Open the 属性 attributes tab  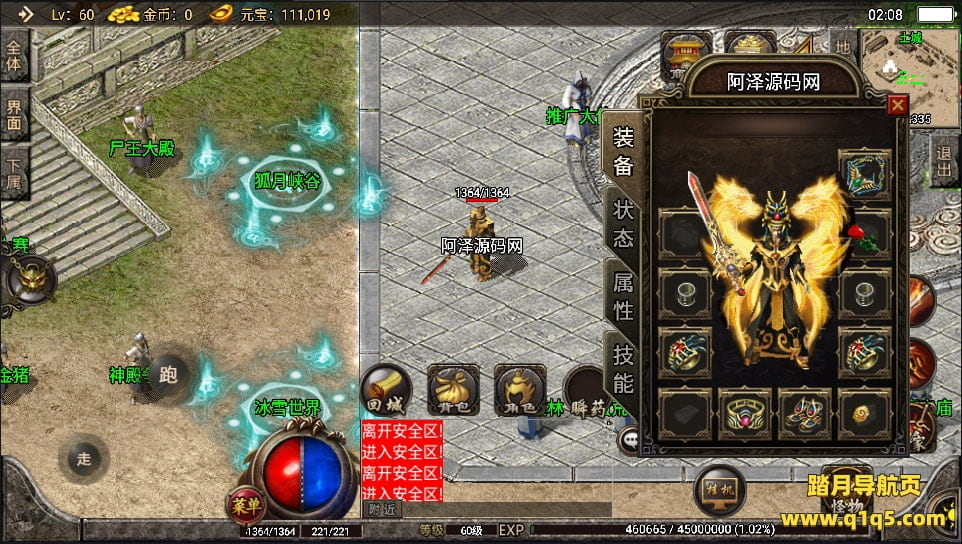[x=623, y=297]
